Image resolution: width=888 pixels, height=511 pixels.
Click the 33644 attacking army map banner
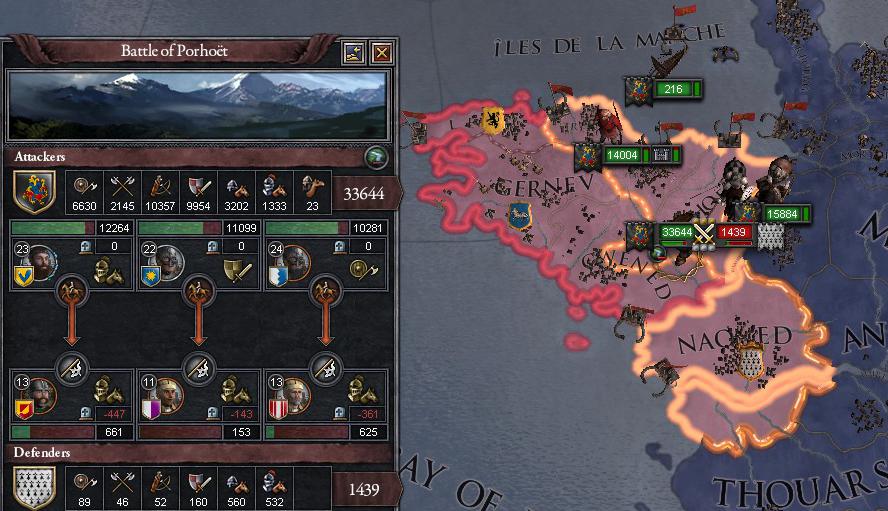[x=676, y=232]
